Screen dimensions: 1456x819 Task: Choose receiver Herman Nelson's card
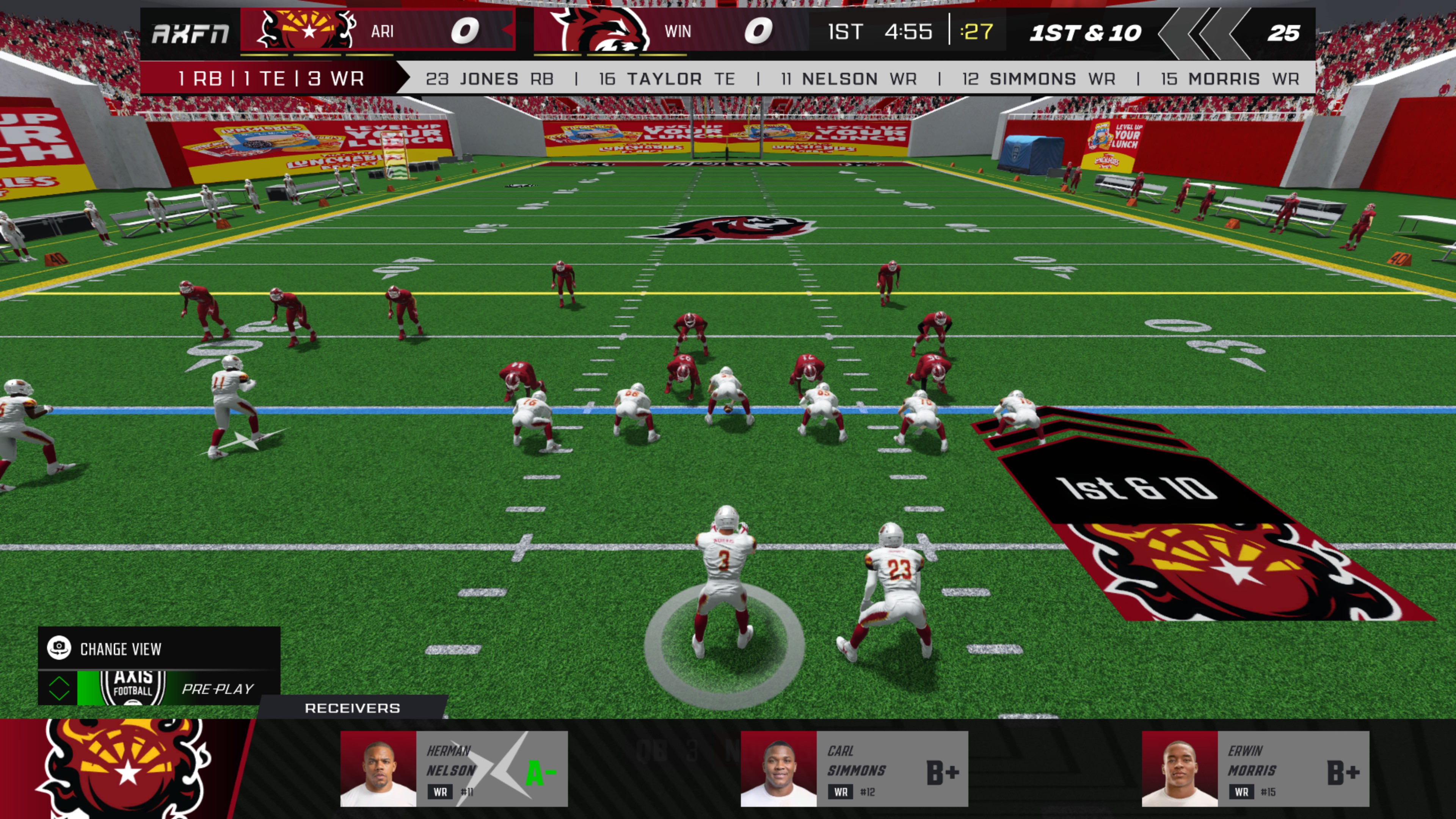(x=454, y=768)
